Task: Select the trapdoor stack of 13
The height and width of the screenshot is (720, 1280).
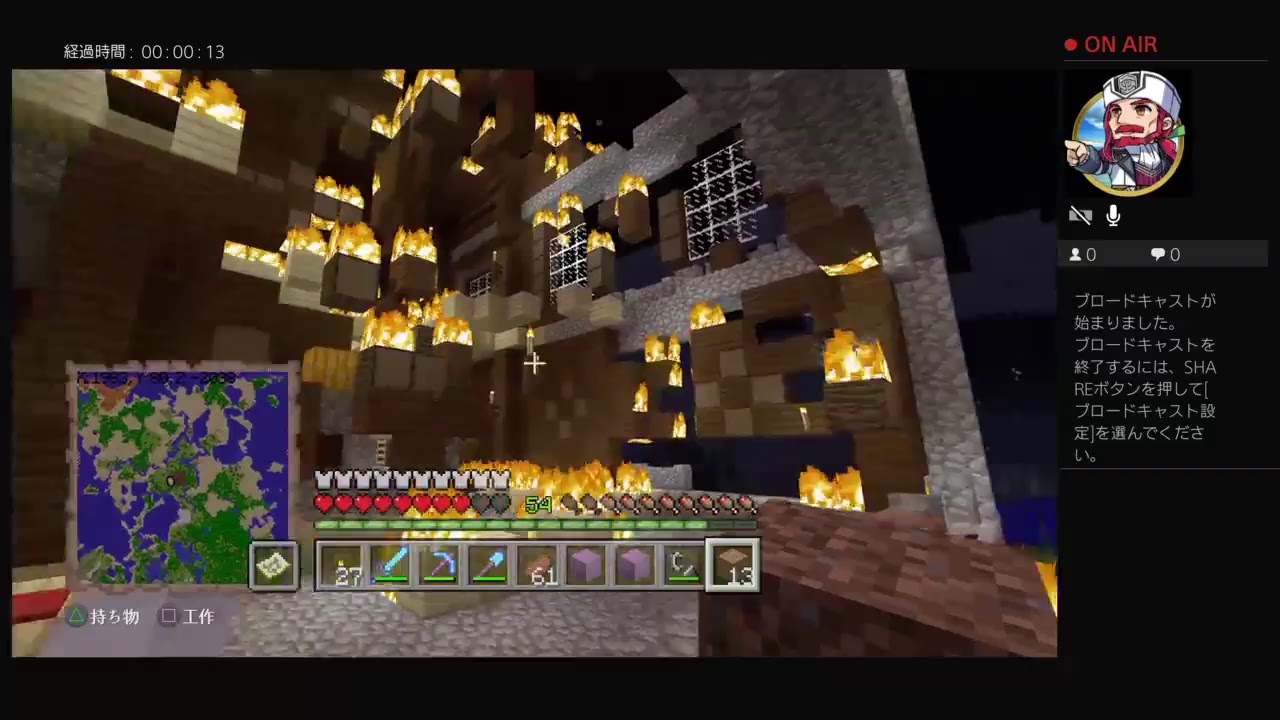Action: coord(733,565)
